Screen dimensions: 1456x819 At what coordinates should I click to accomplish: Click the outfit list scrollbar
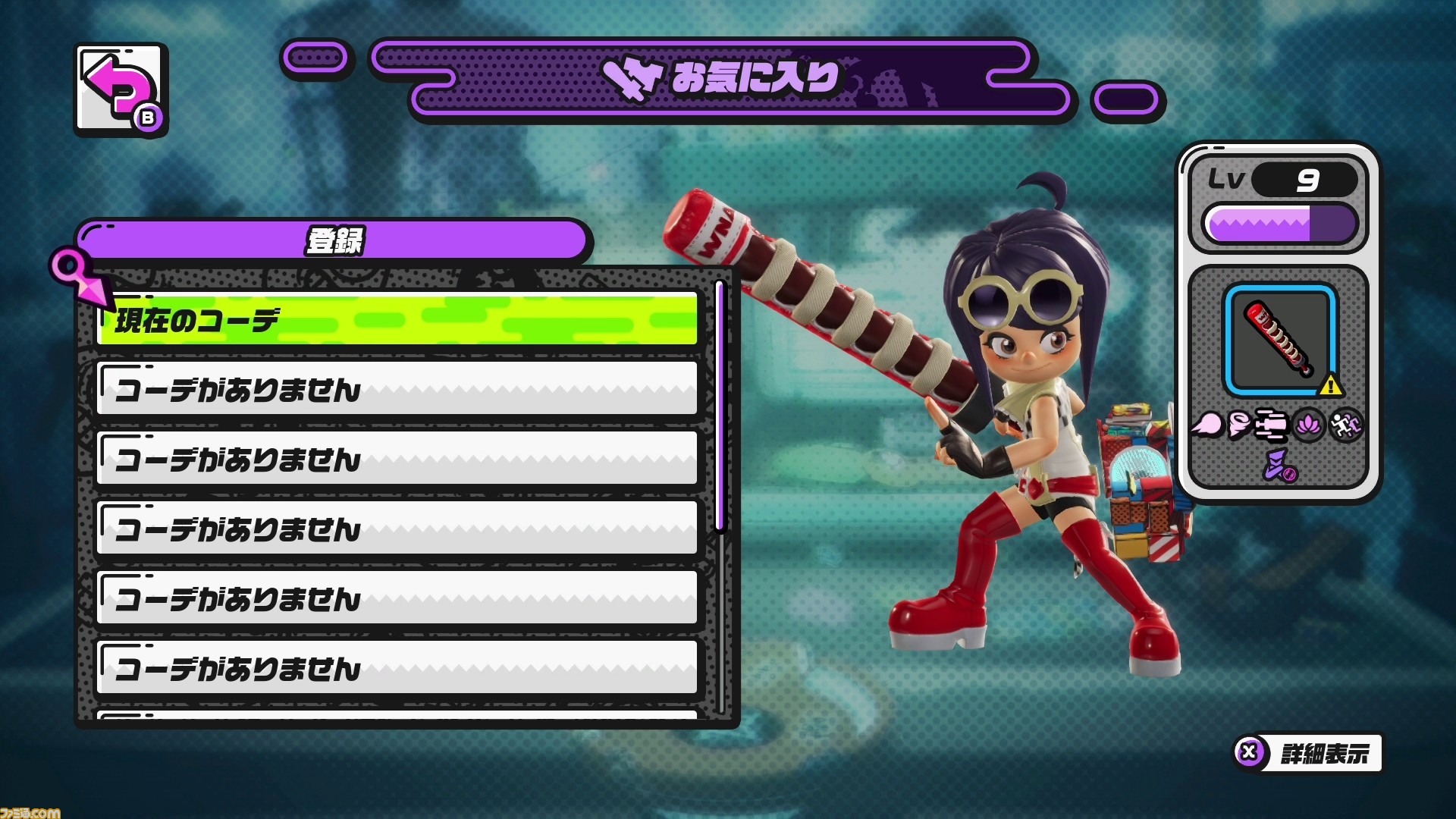point(720,406)
